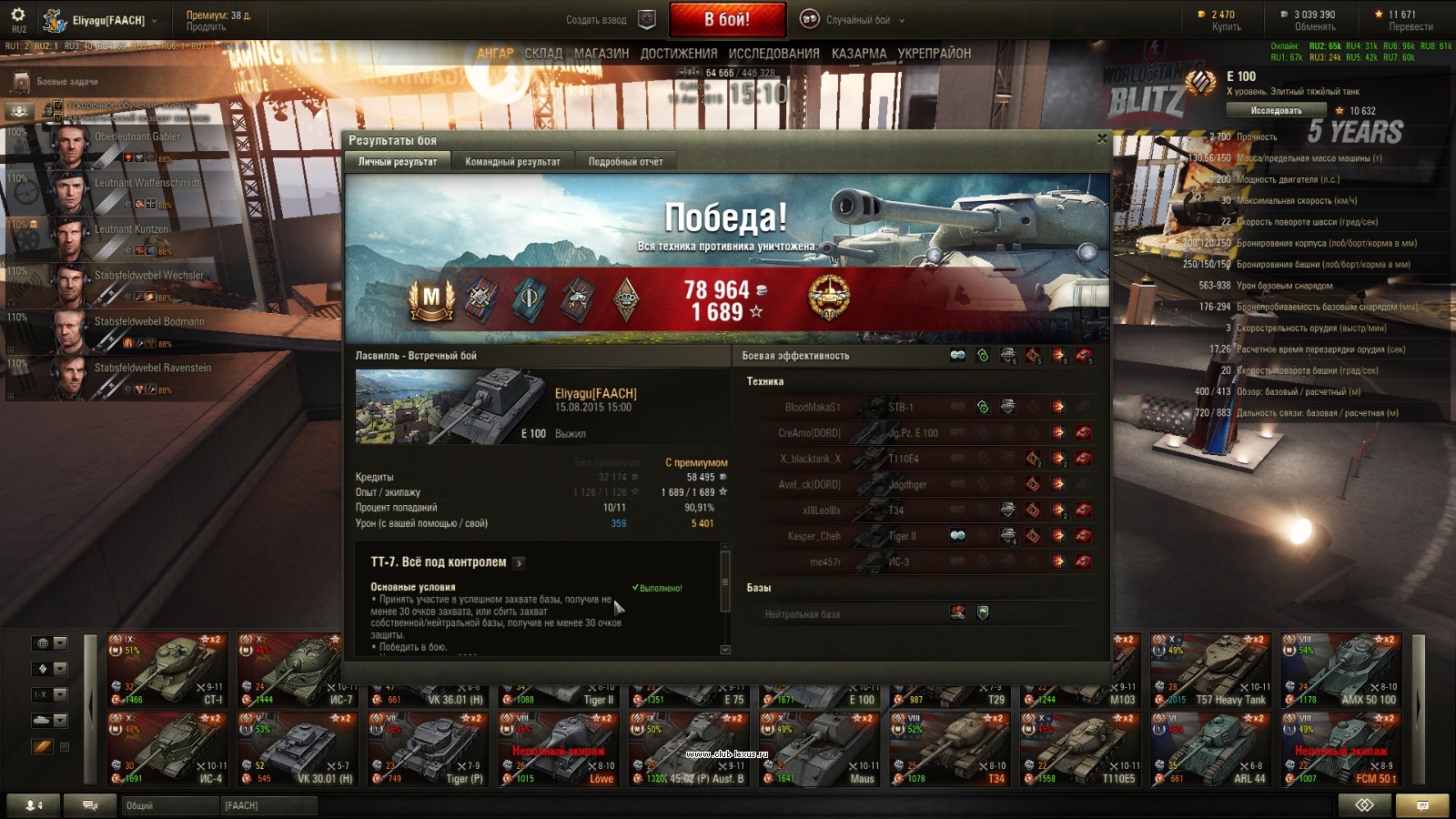The width and height of the screenshot is (1456, 819).
Task: Select the AMX 50 100 tank slot
Action: 1342,670
